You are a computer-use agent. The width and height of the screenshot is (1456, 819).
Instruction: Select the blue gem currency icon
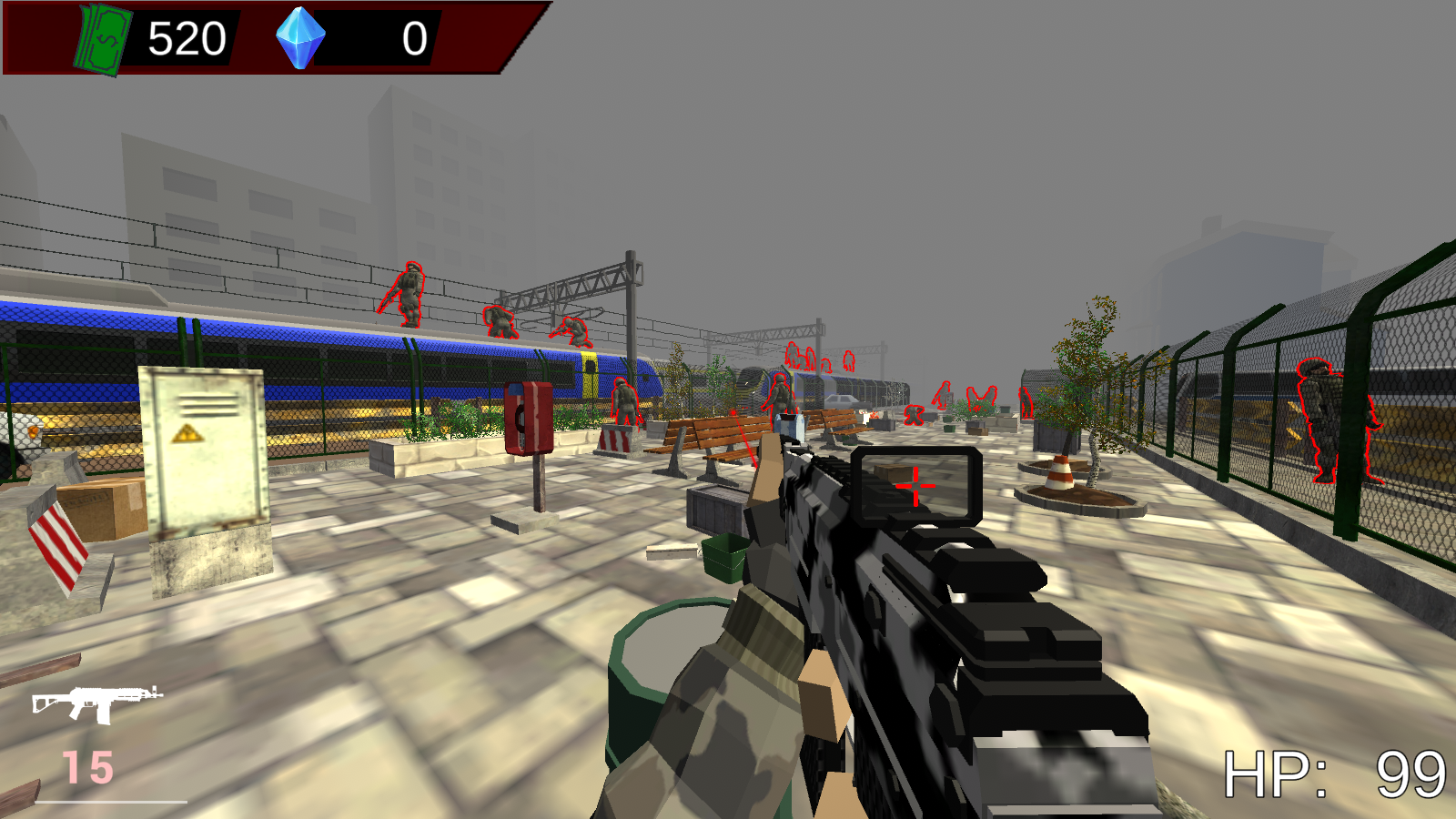[x=301, y=38]
